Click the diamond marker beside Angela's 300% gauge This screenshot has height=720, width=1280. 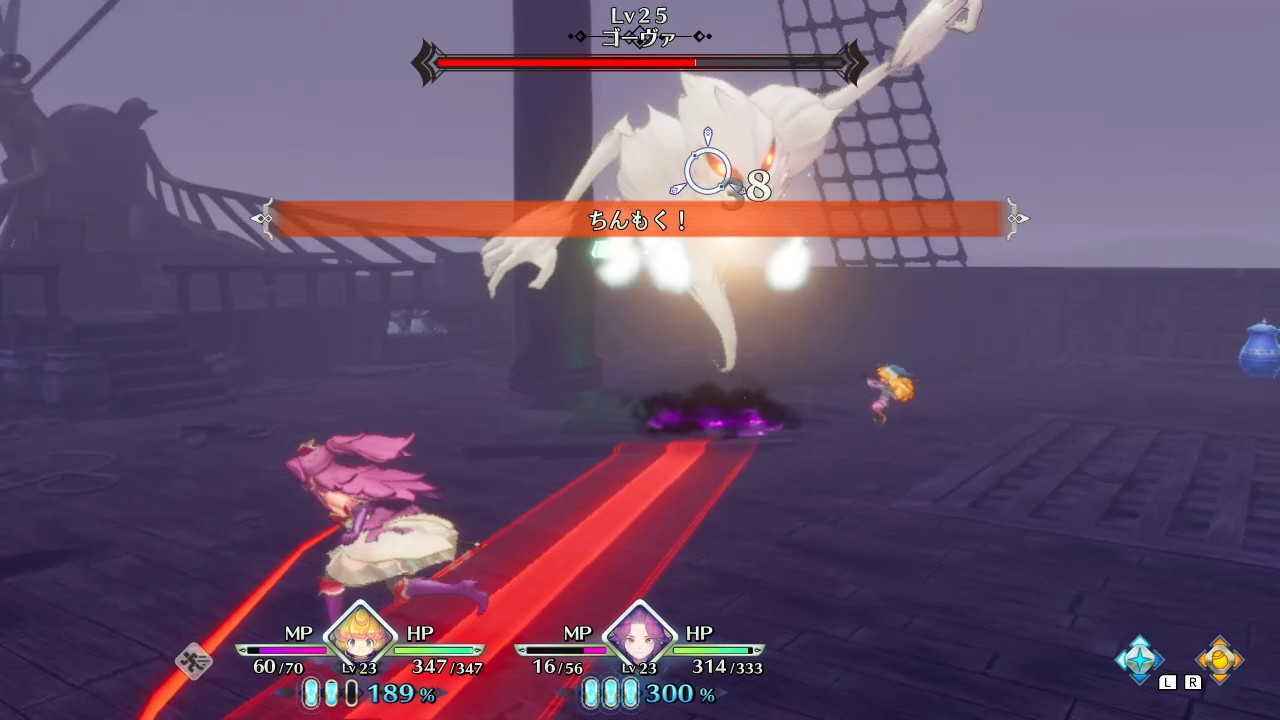point(722,693)
